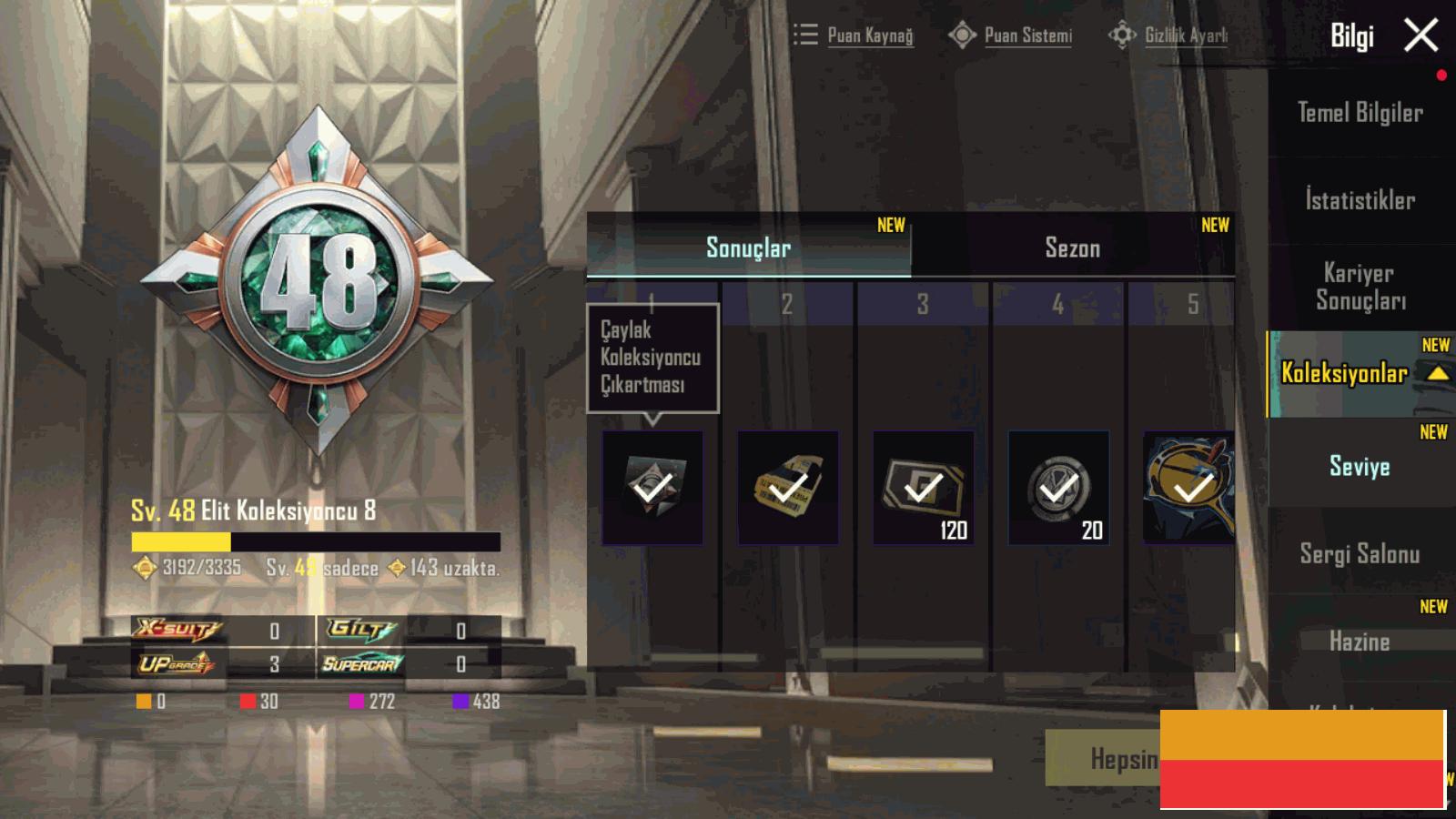Select the level 3 reward with 120

pos(923,488)
